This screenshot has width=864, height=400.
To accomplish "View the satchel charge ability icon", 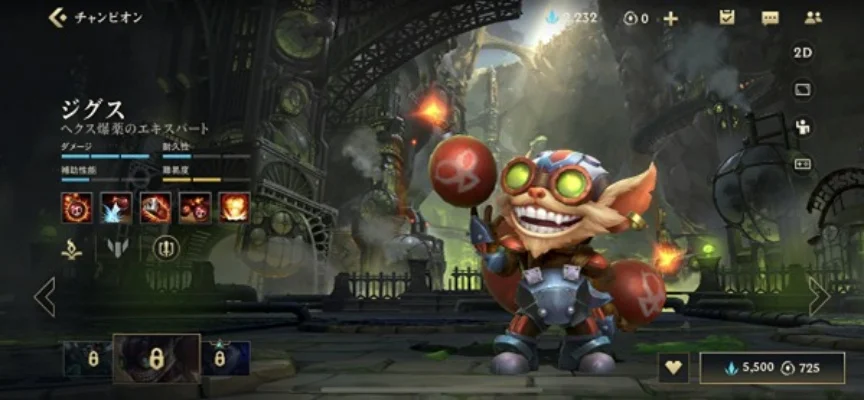I will pos(155,207).
